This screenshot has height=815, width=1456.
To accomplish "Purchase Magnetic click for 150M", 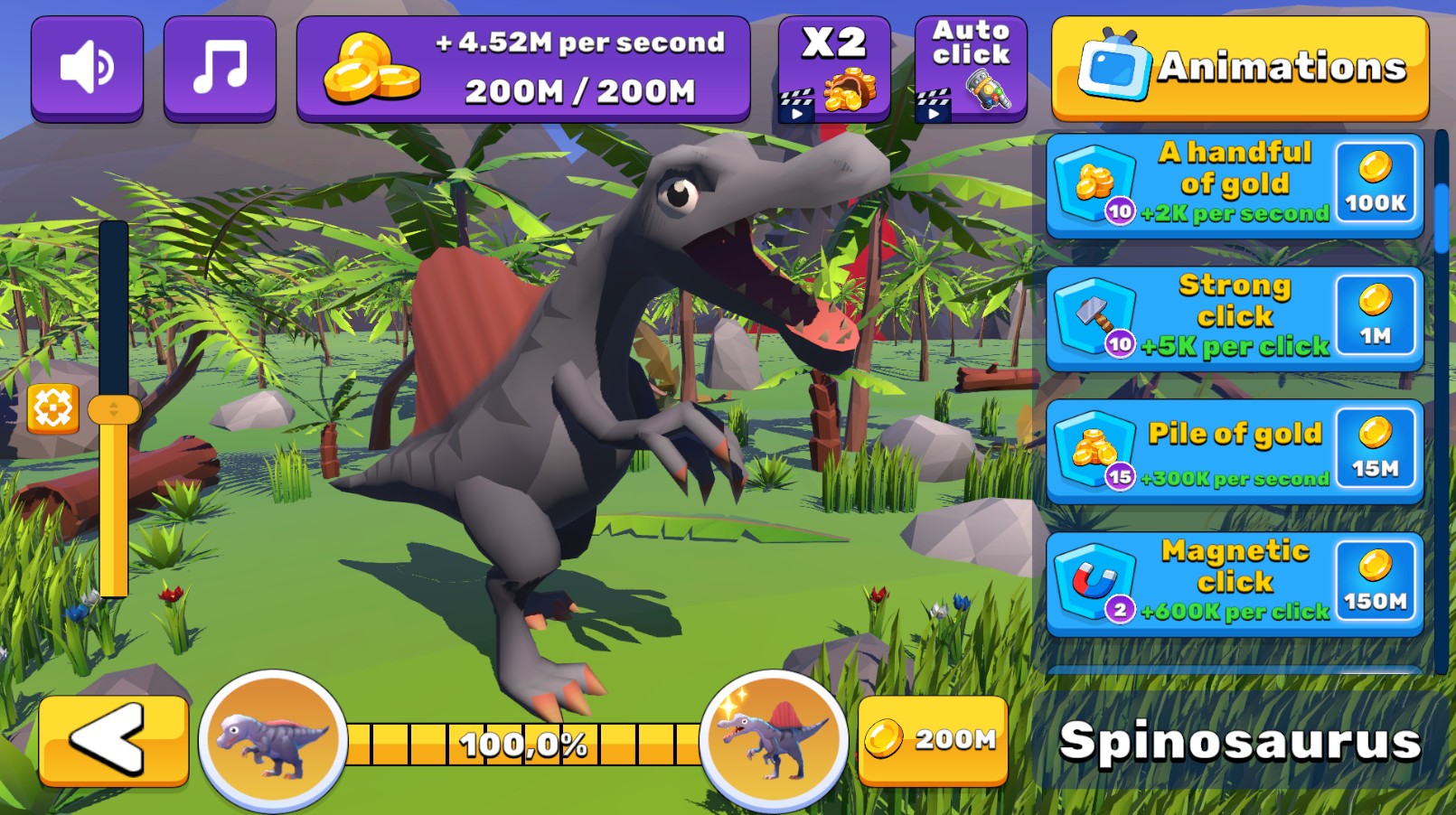I will [x=1375, y=581].
